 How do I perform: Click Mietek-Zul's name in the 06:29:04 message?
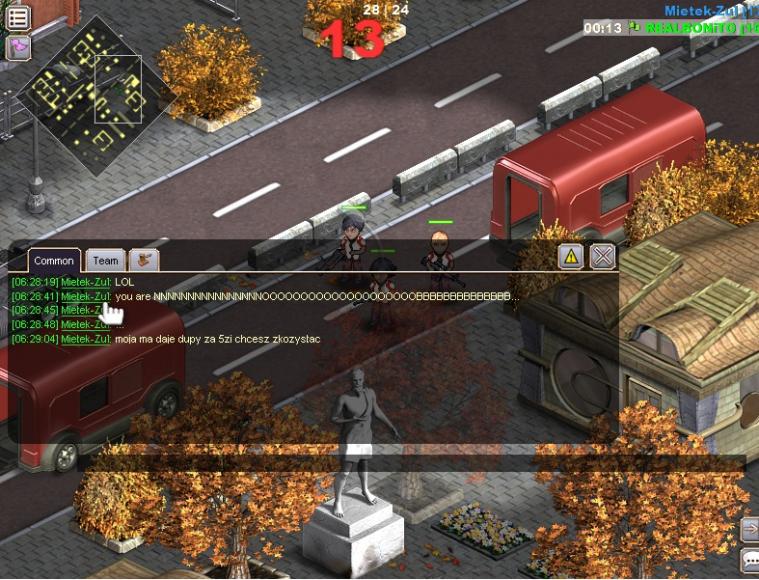tap(85, 339)
